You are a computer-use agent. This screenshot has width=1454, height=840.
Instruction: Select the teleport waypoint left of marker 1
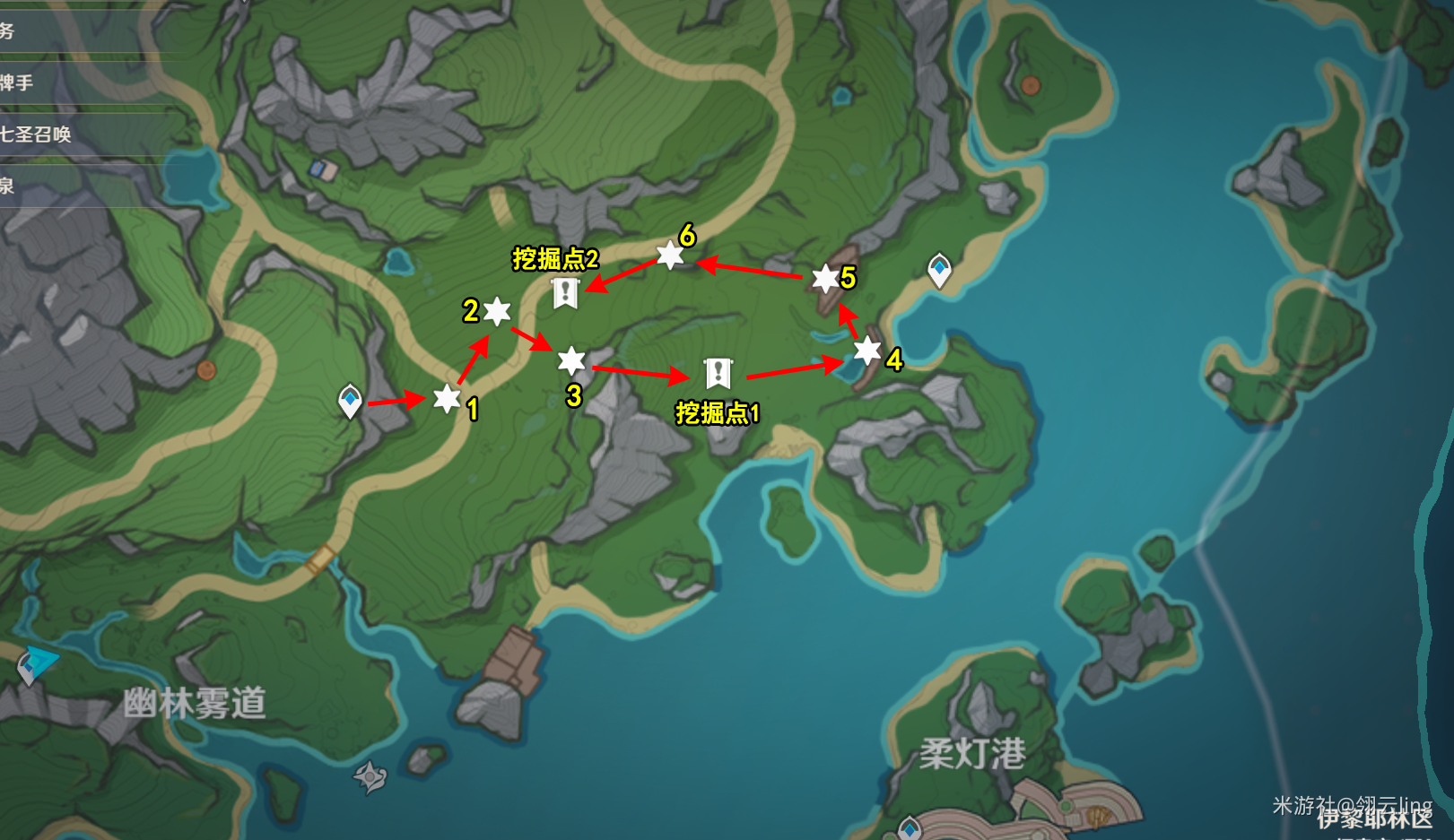(x=350, y=402)
